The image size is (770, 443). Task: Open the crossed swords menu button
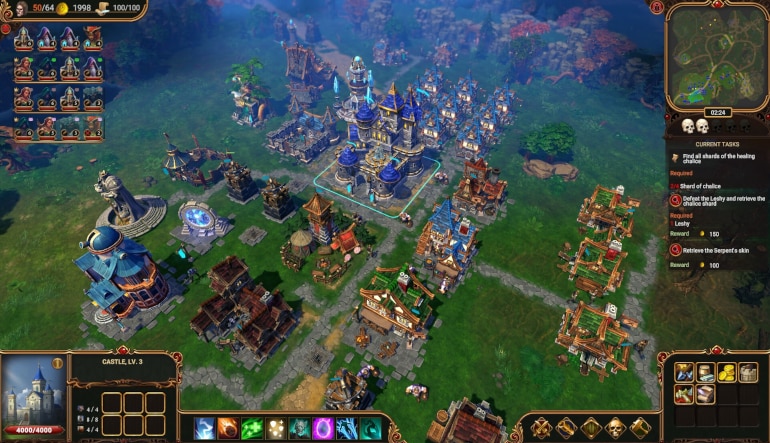pos(541,428)
